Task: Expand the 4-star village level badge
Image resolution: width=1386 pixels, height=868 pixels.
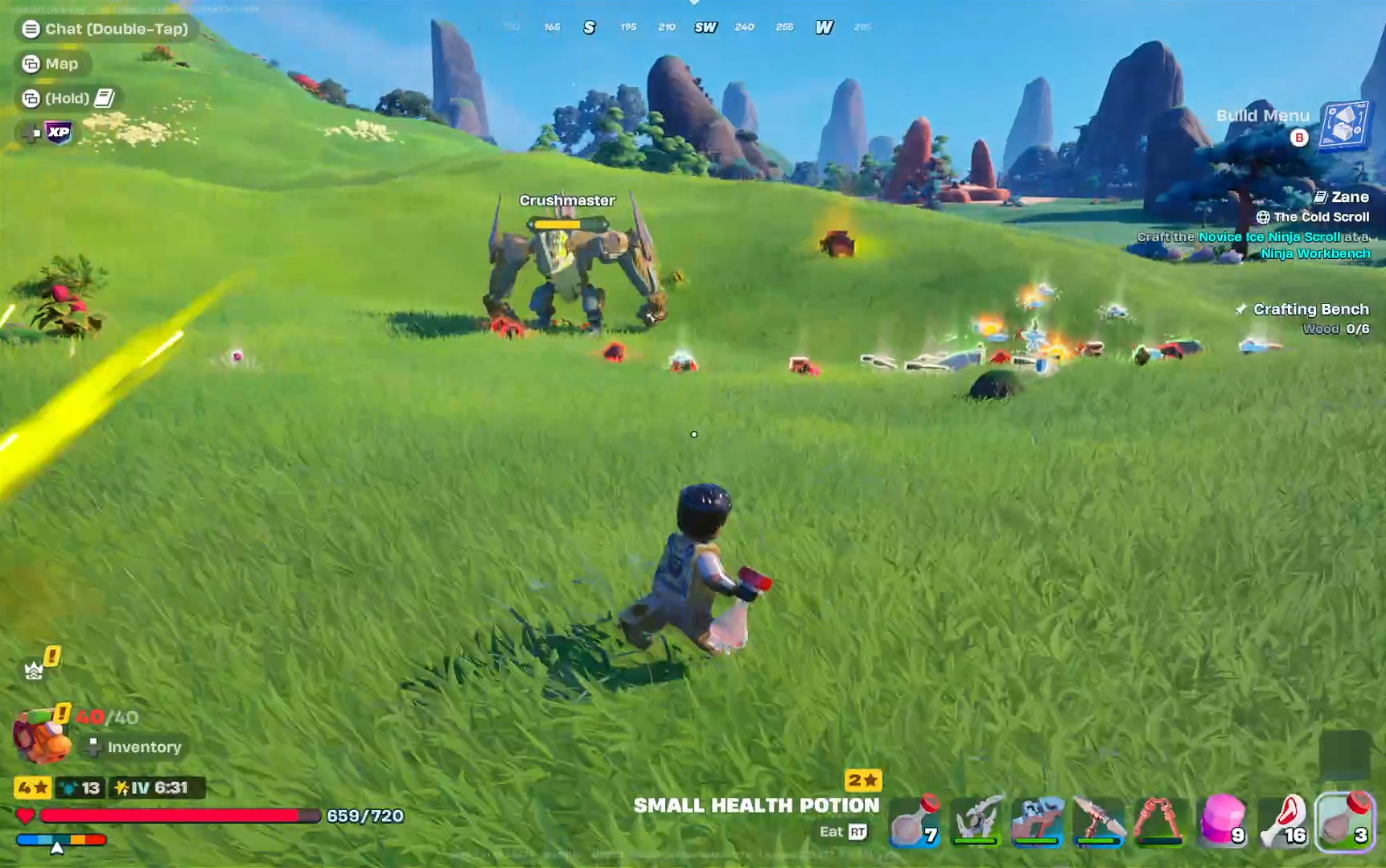Action: click(31, 788)
